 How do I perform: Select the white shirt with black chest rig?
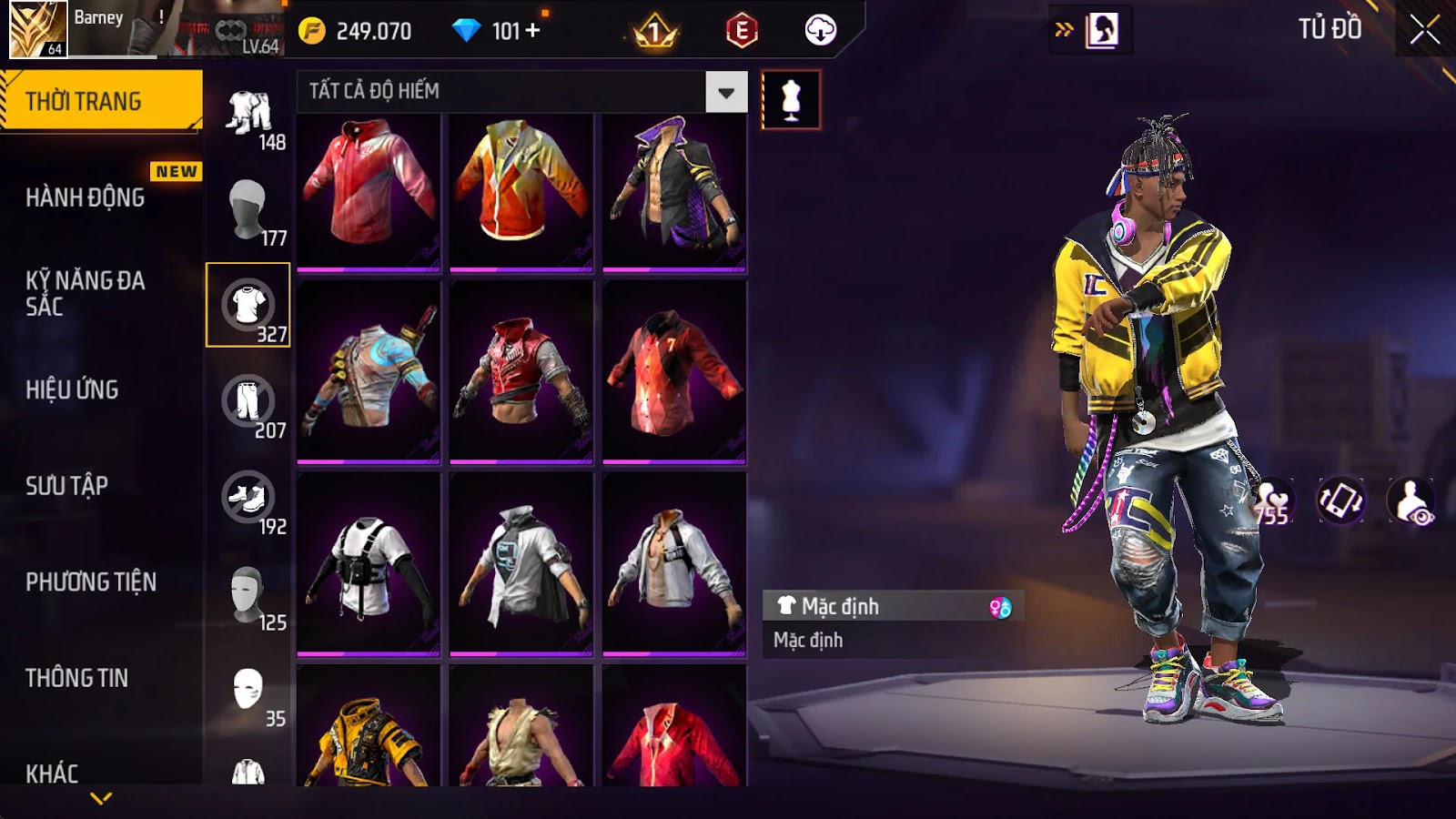click(x=369, y=564)
